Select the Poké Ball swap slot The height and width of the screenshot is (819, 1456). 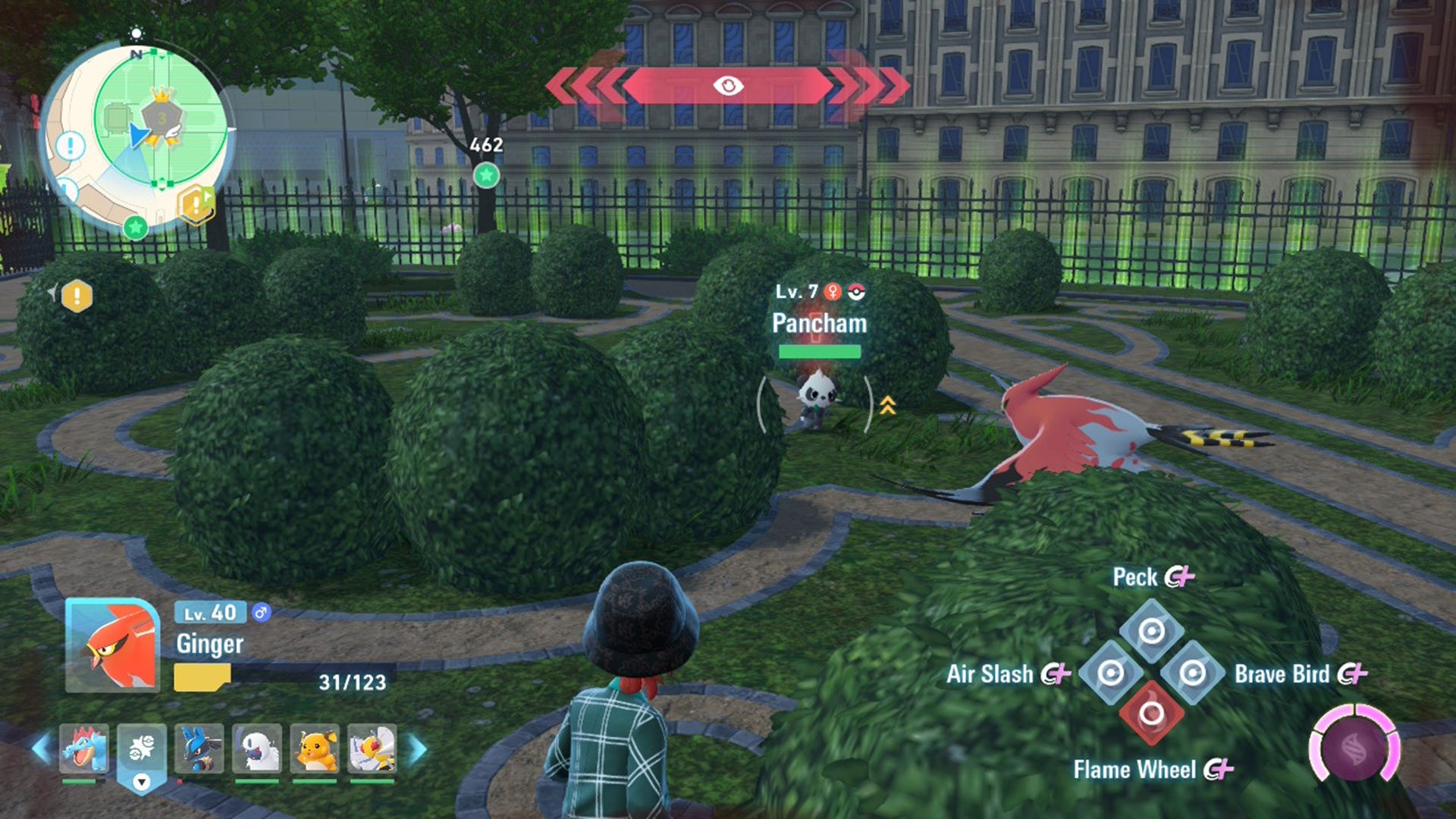click(142, 748)
